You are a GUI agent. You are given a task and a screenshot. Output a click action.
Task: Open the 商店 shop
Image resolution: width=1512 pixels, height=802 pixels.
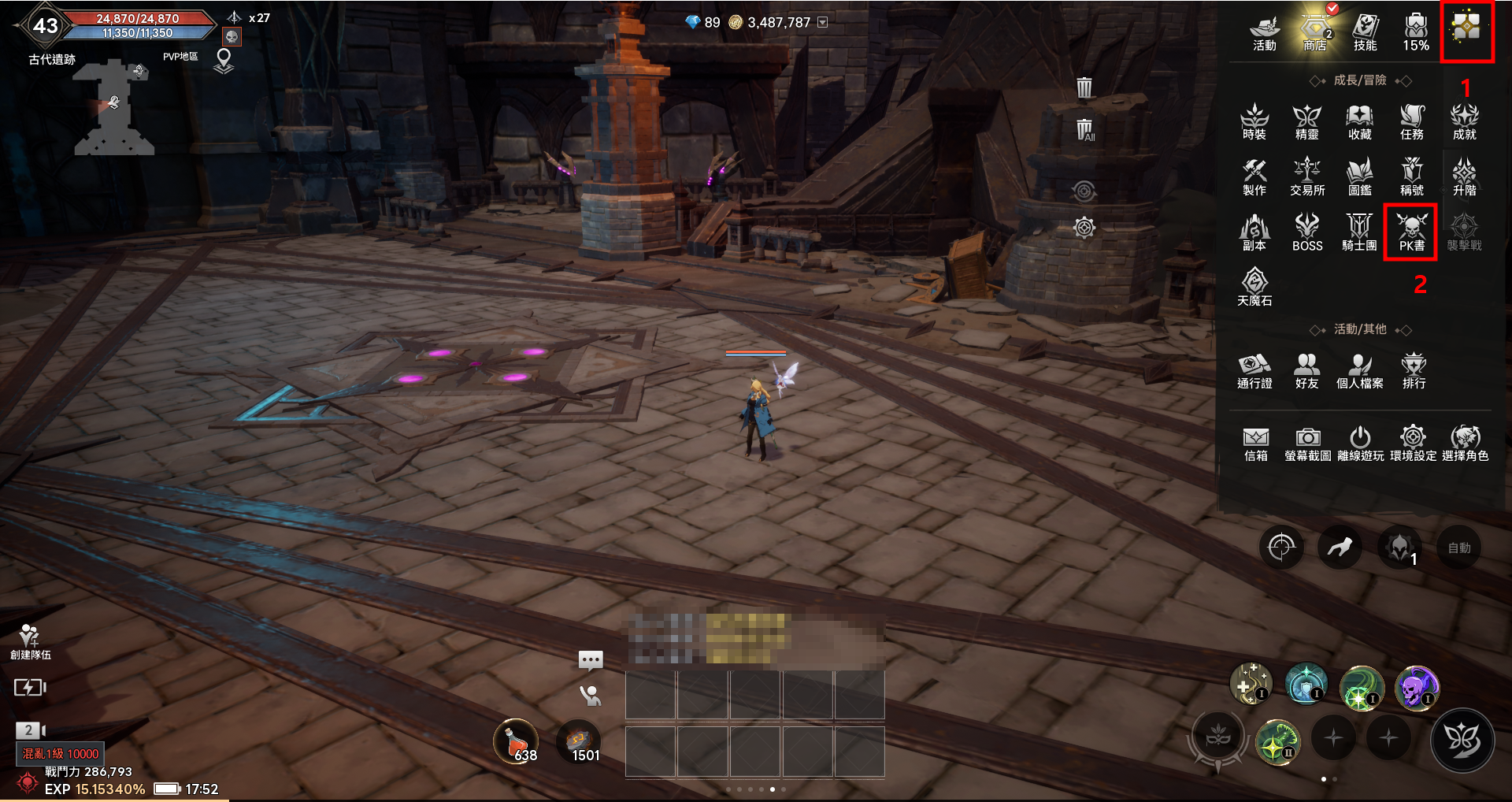[x=1314, y=32]
